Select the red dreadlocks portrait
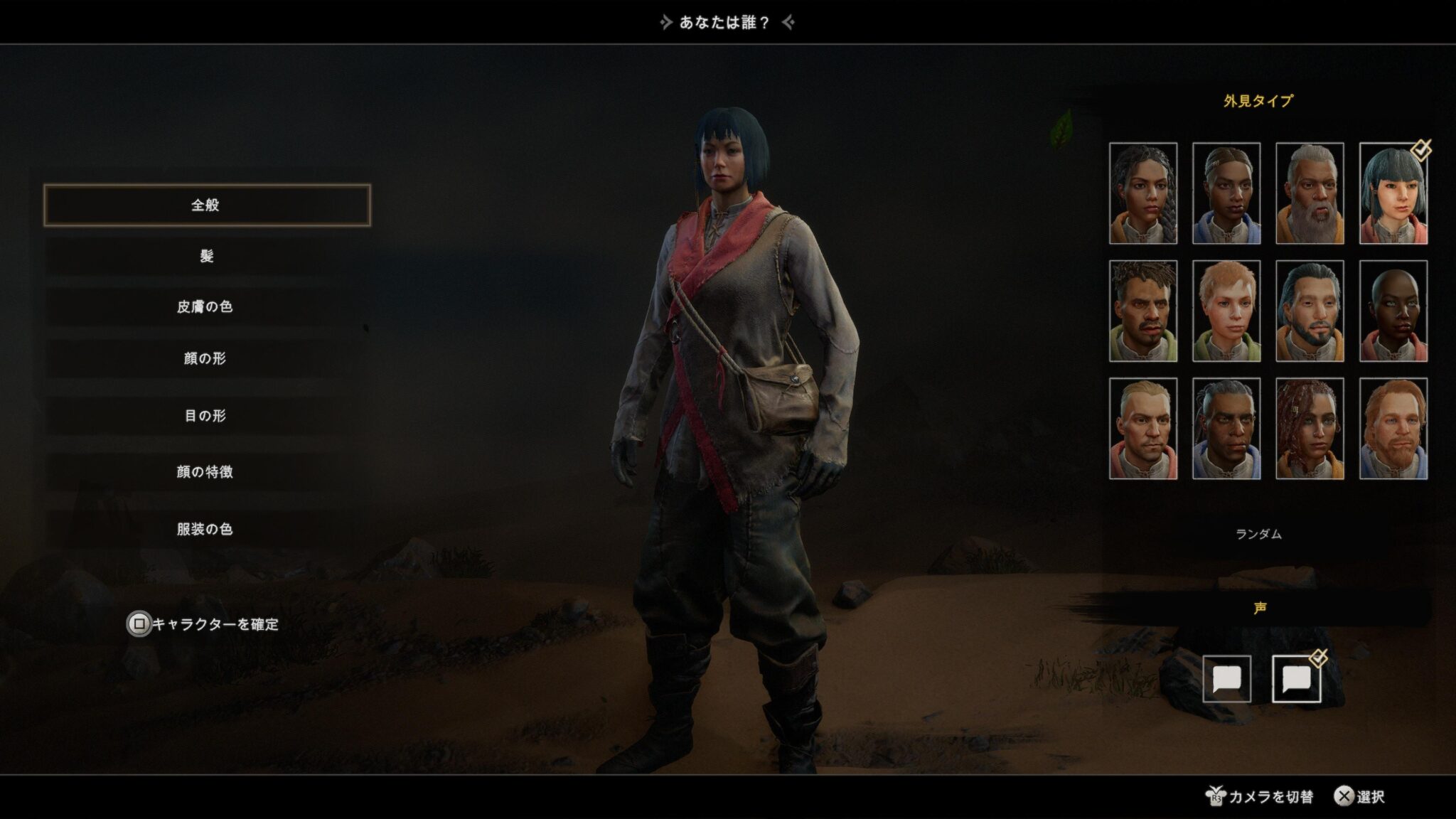1456x819 pixels. point(1310,429)
